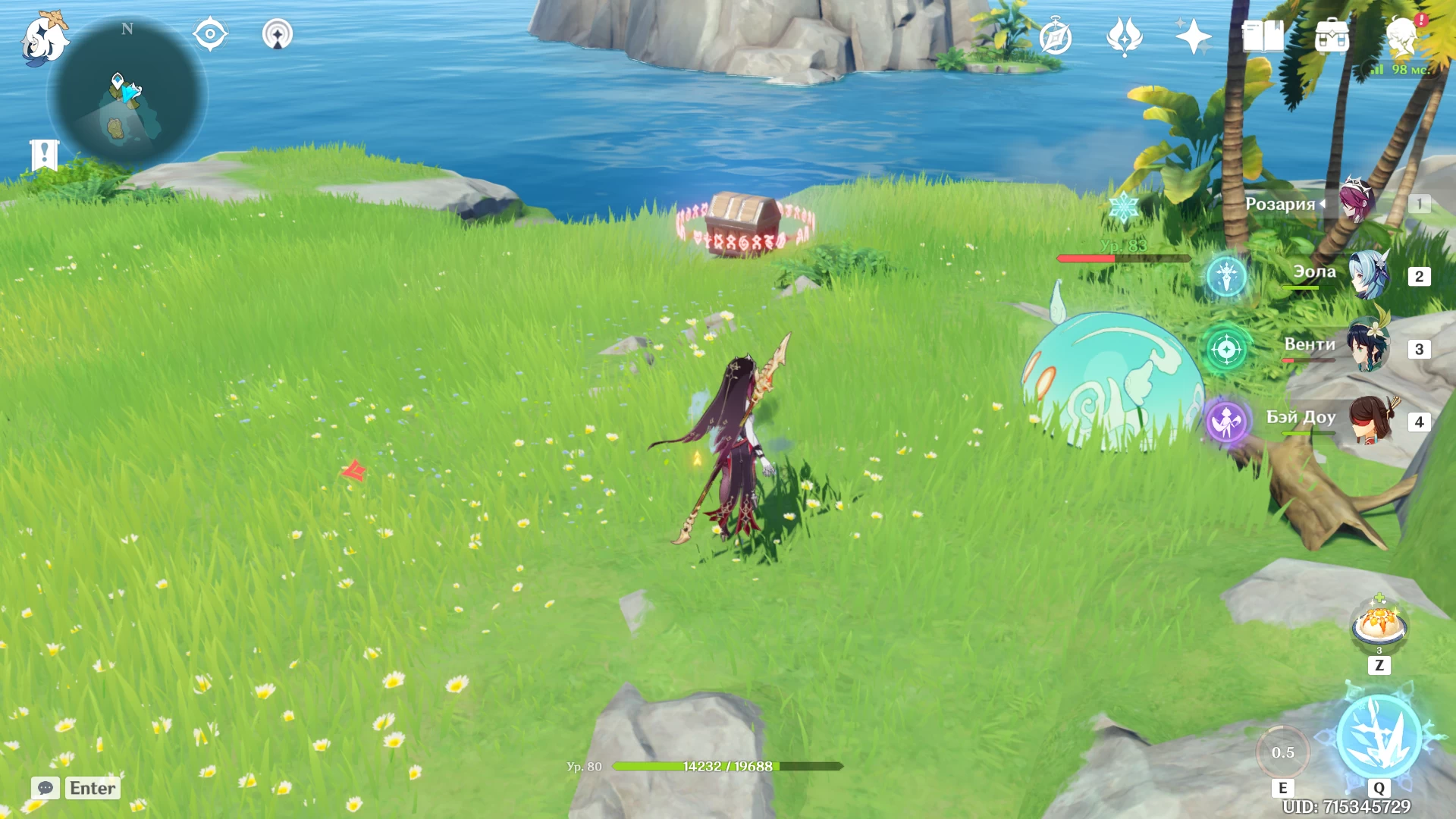Select active character Розария portrait

click(x=1357, y=202)
